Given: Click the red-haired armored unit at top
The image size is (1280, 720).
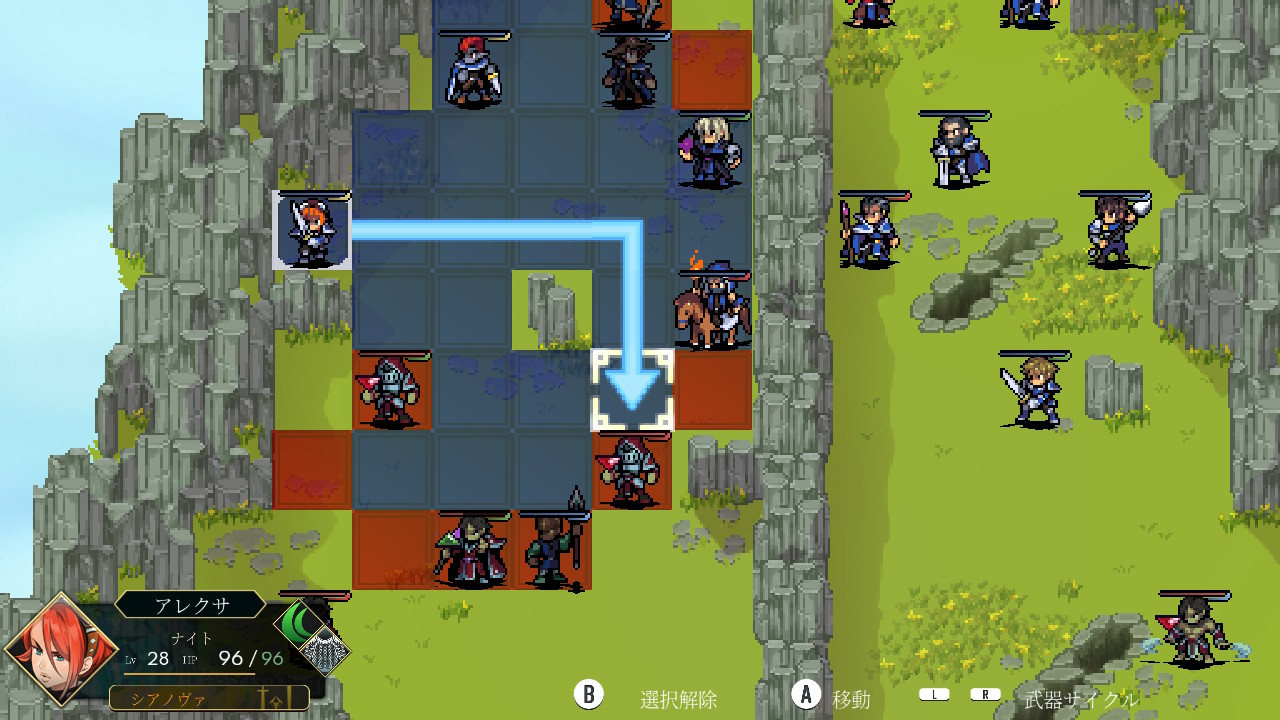Looking at the screenshot, I should pos(472,70).
